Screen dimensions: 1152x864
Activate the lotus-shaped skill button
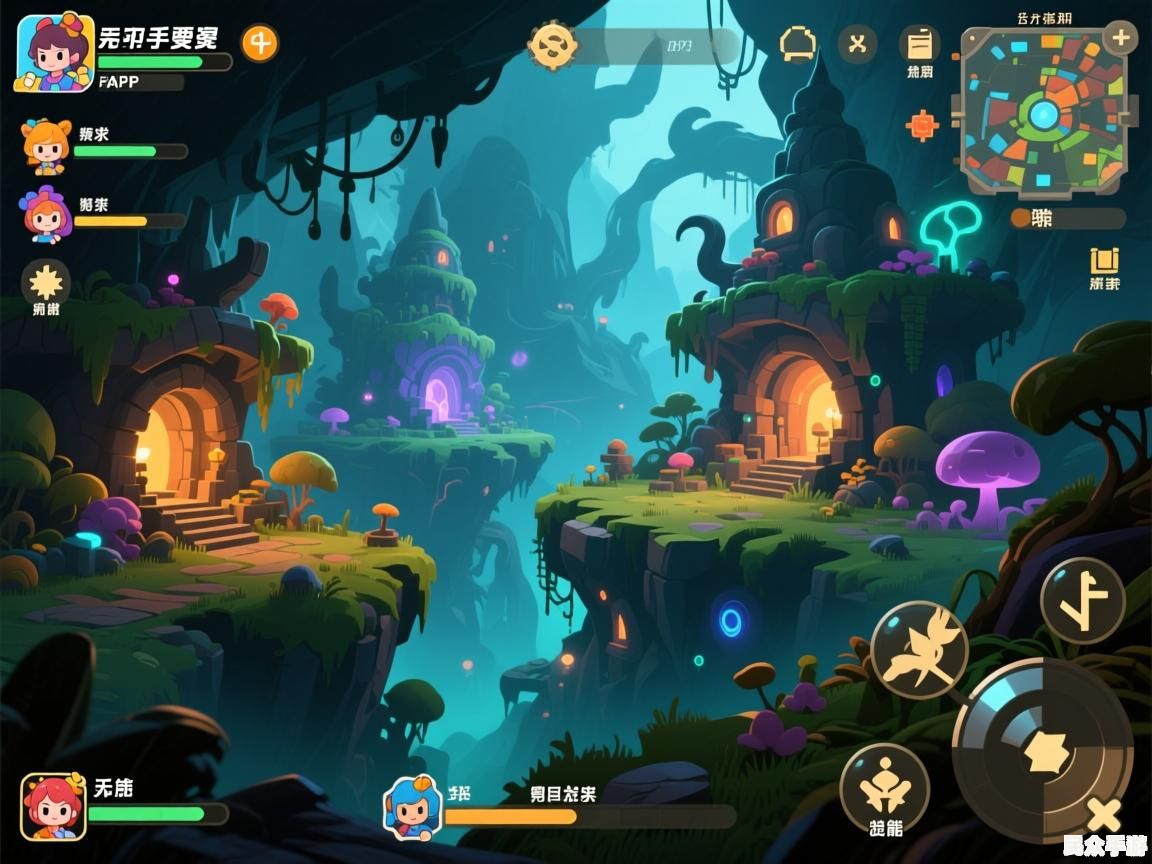click(884, 789)
